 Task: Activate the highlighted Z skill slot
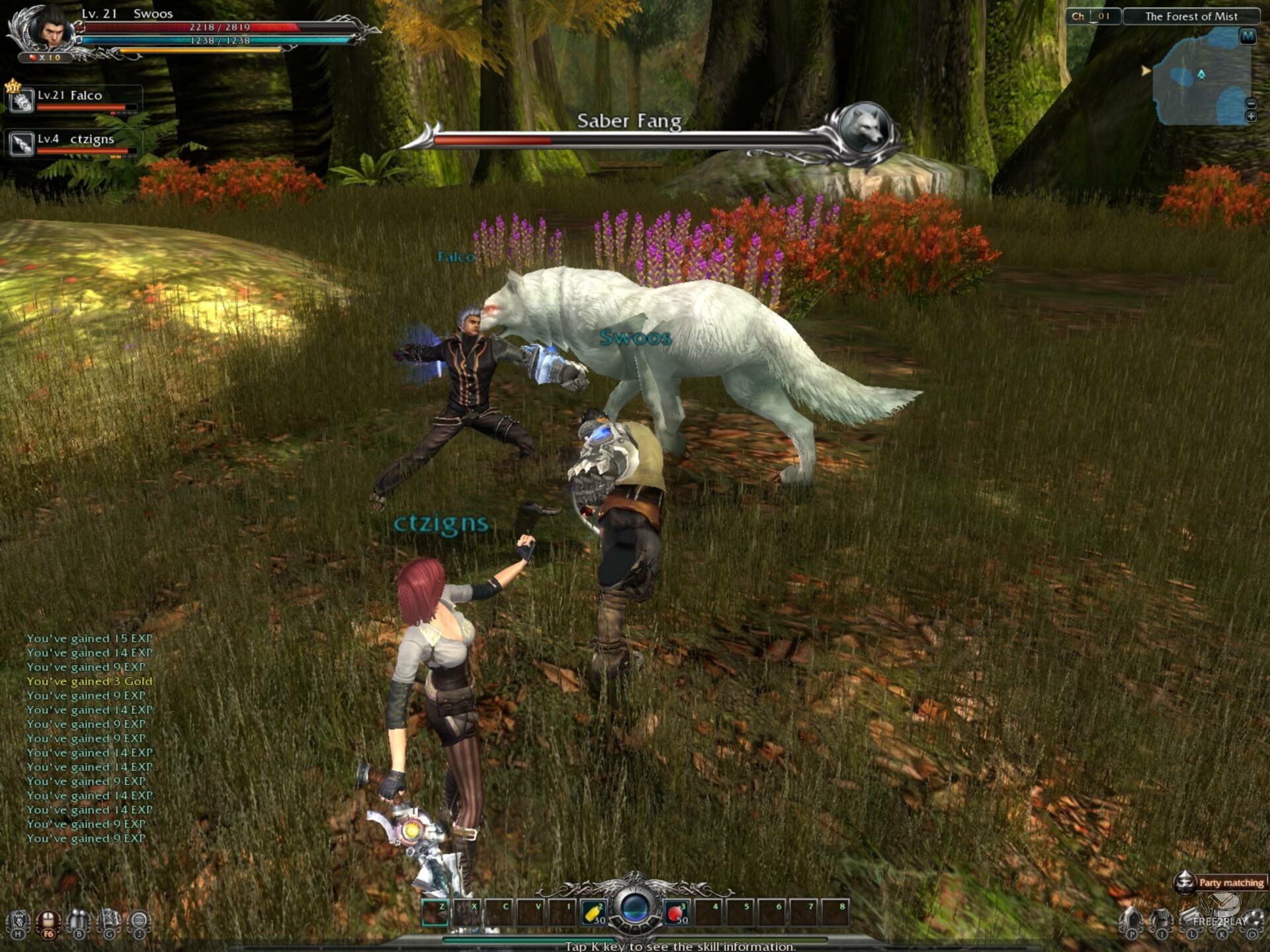tap(435, 913)
